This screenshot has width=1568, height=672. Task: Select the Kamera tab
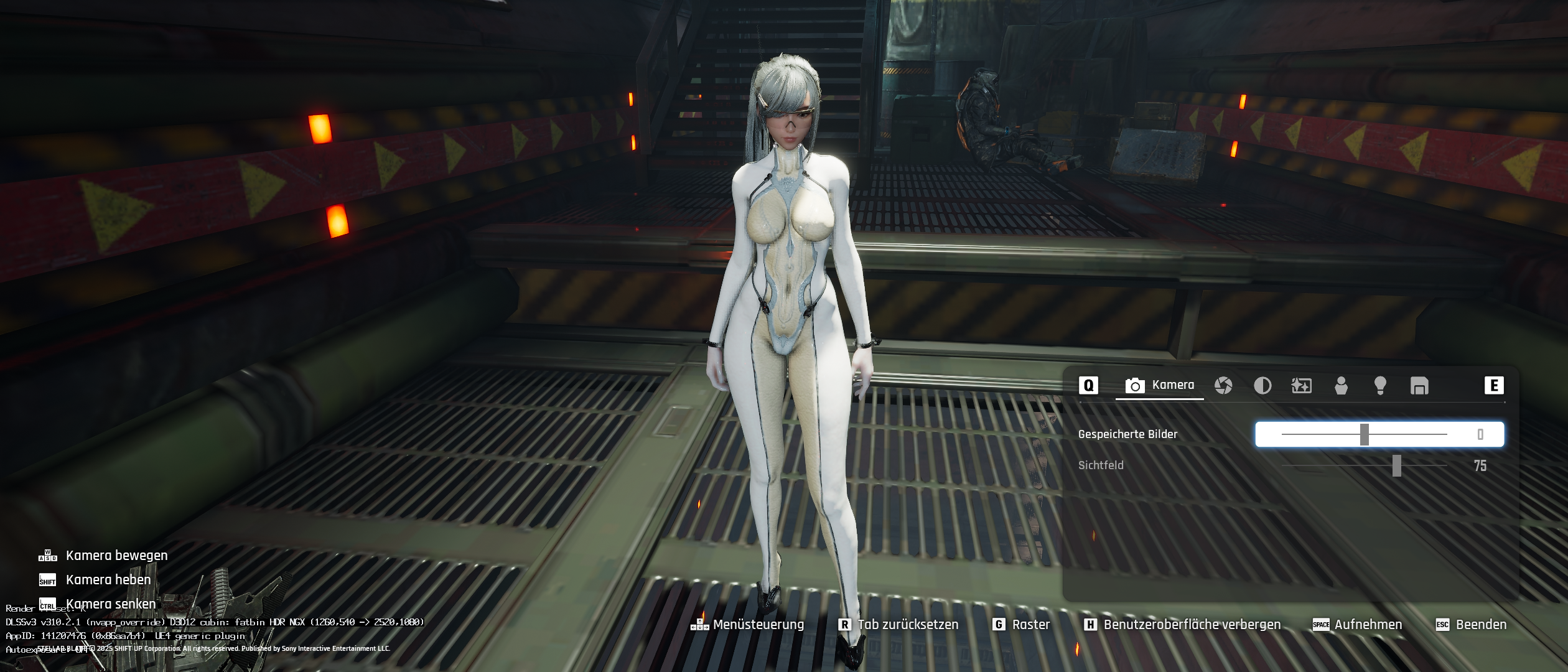pos(1160,385)
